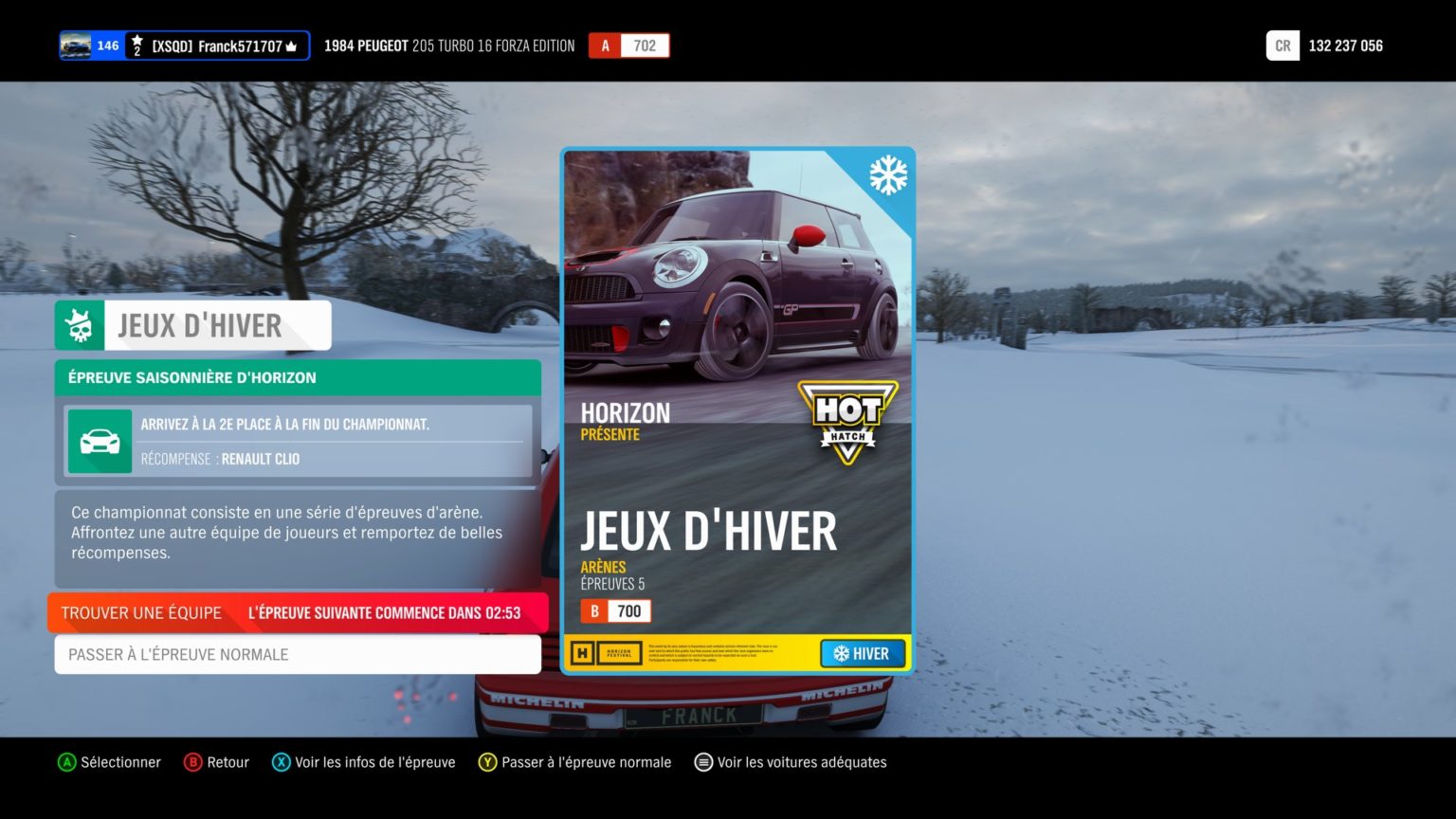This screenshot has width=1456, height=819.
Task: Click the Renault Clio reward panel
Action: [x=298, y=441]
